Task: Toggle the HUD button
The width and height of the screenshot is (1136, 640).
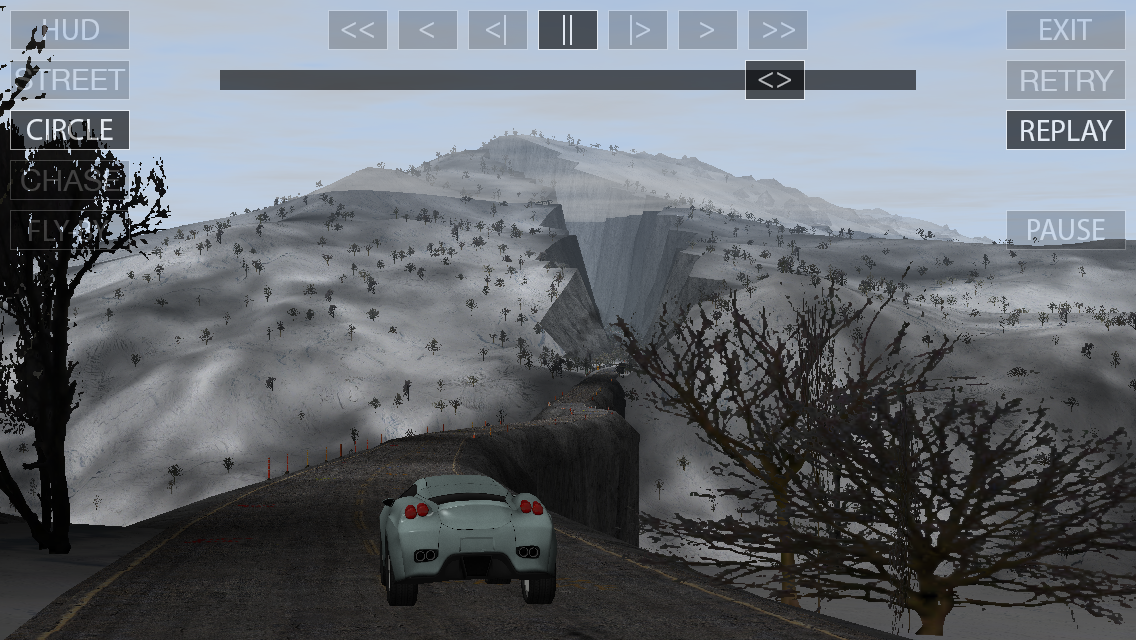Action: tap(70, 30)
